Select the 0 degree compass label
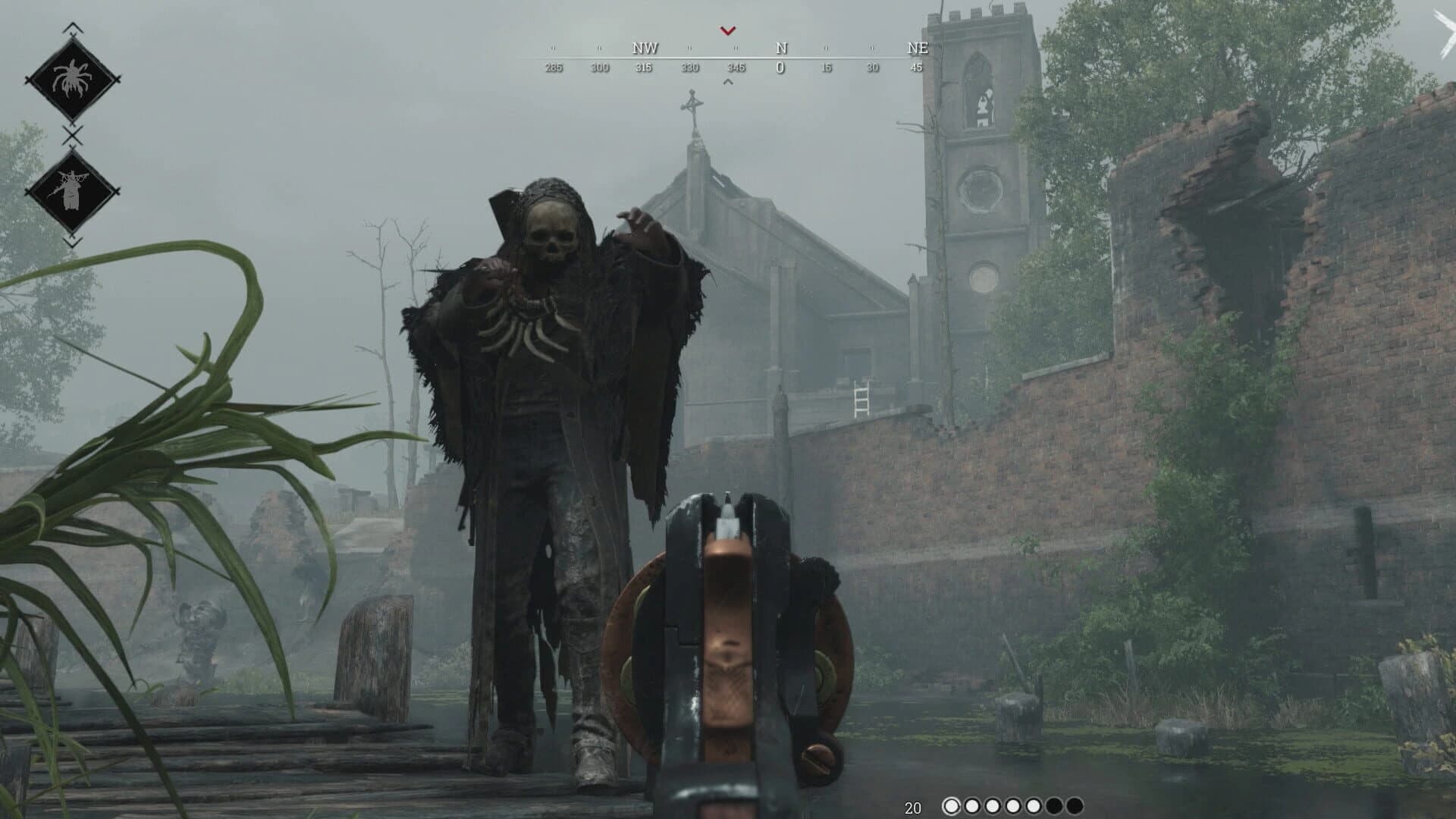 780,67
